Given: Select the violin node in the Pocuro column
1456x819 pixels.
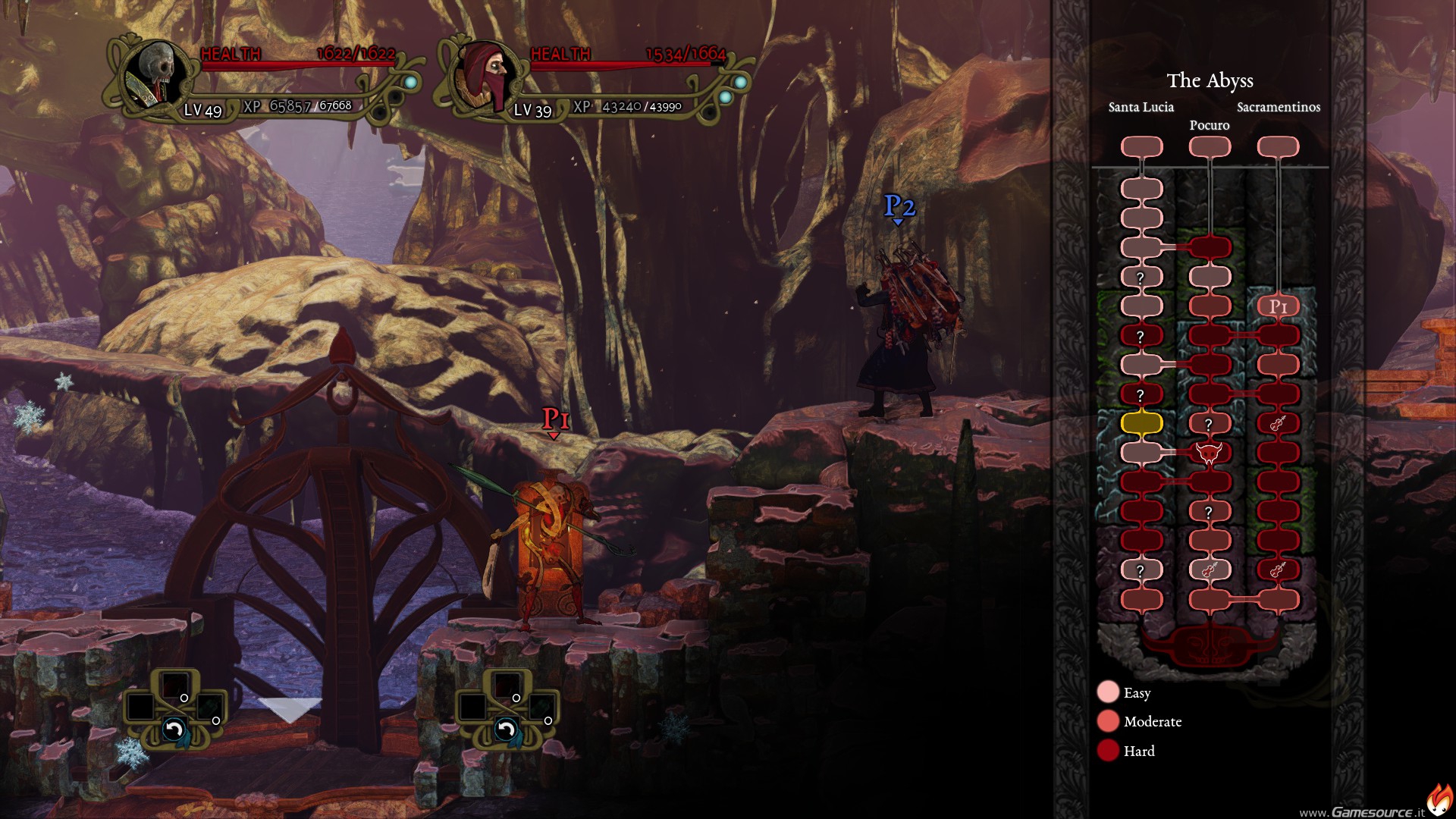Looking at the screenshot, I should 1209,570.
